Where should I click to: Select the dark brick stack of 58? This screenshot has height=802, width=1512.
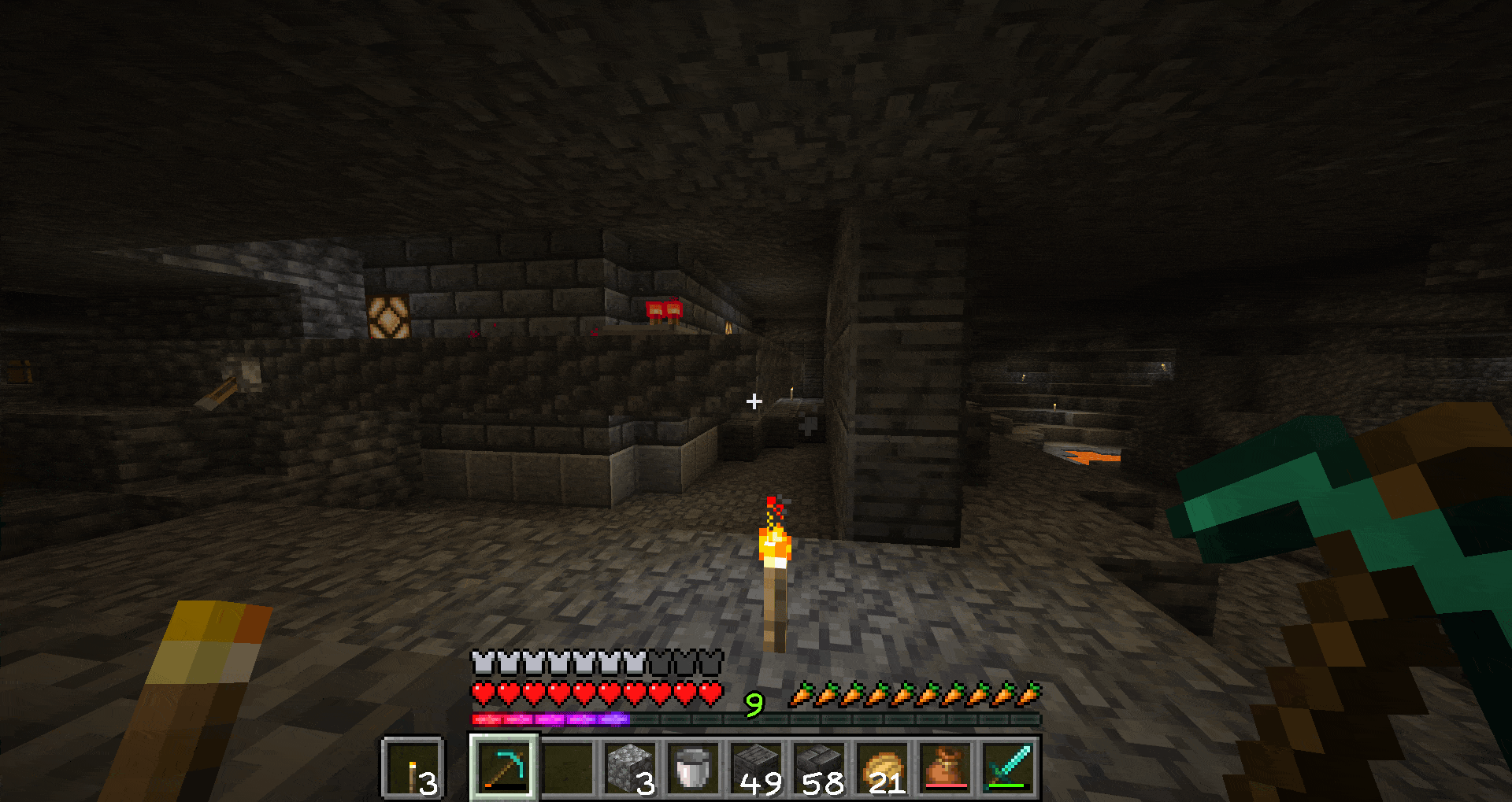coord(820,767)
